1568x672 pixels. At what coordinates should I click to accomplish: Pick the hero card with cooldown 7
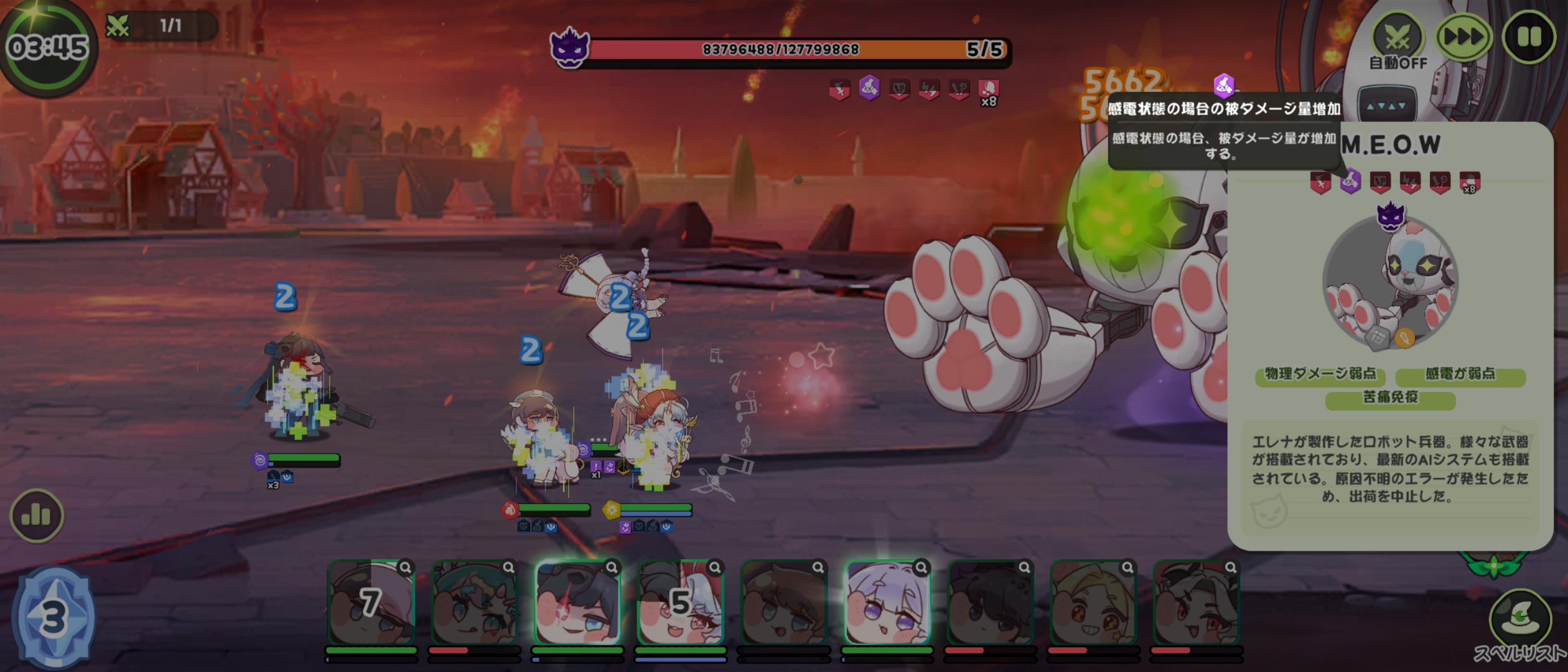coord(371,602)
